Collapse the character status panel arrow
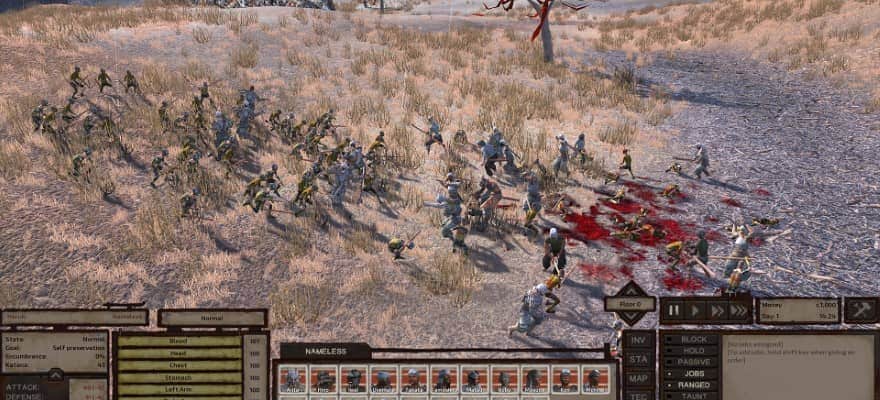The width and height of the screenshot is (880, 400). pos(56,375)
